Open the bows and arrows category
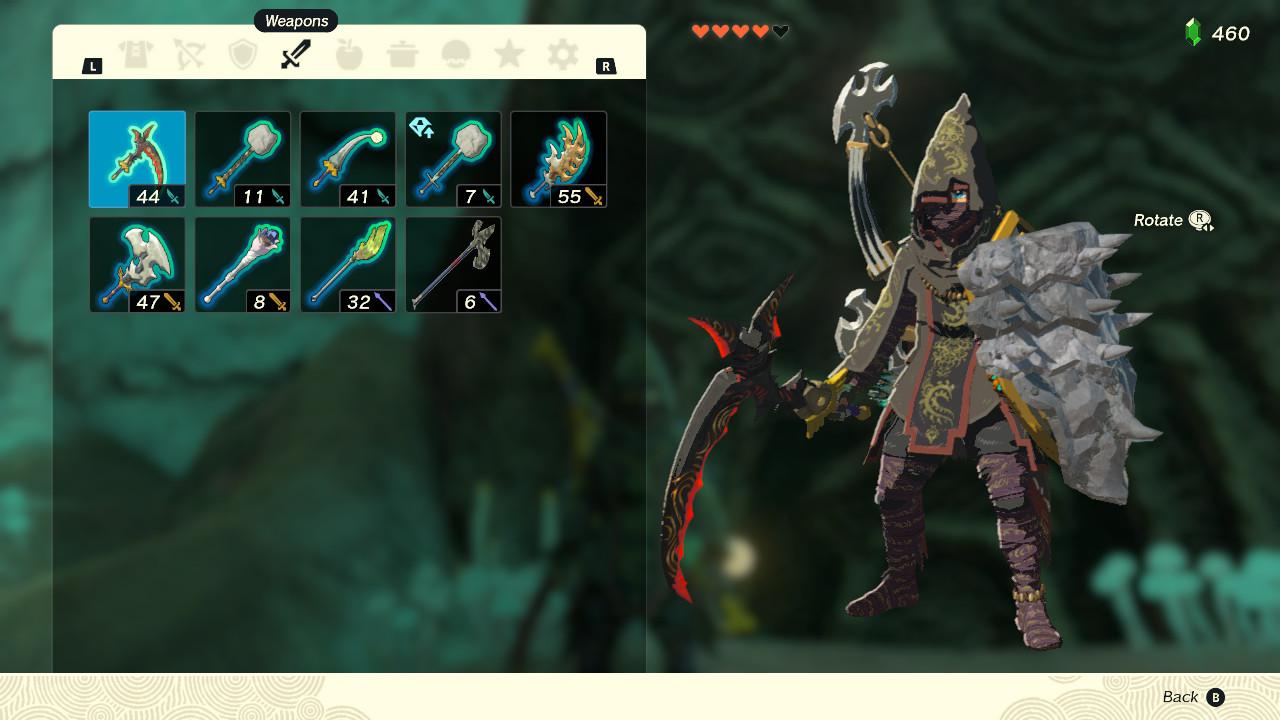Viewport: 1280px width, 720px height. pyautogui.click(x=190, y=55)
